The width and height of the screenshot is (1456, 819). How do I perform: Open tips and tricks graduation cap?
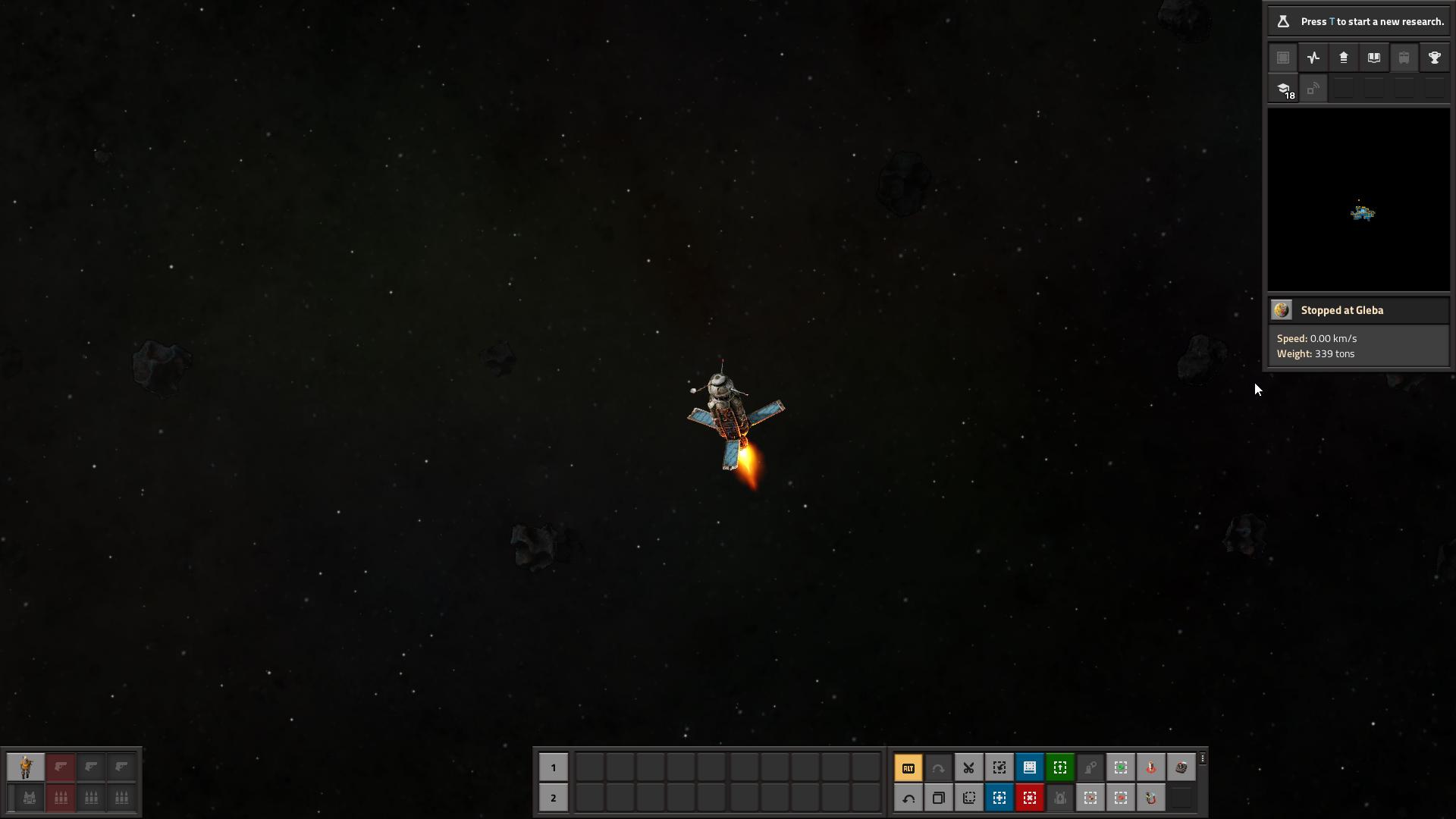[x=1283, y=89]
